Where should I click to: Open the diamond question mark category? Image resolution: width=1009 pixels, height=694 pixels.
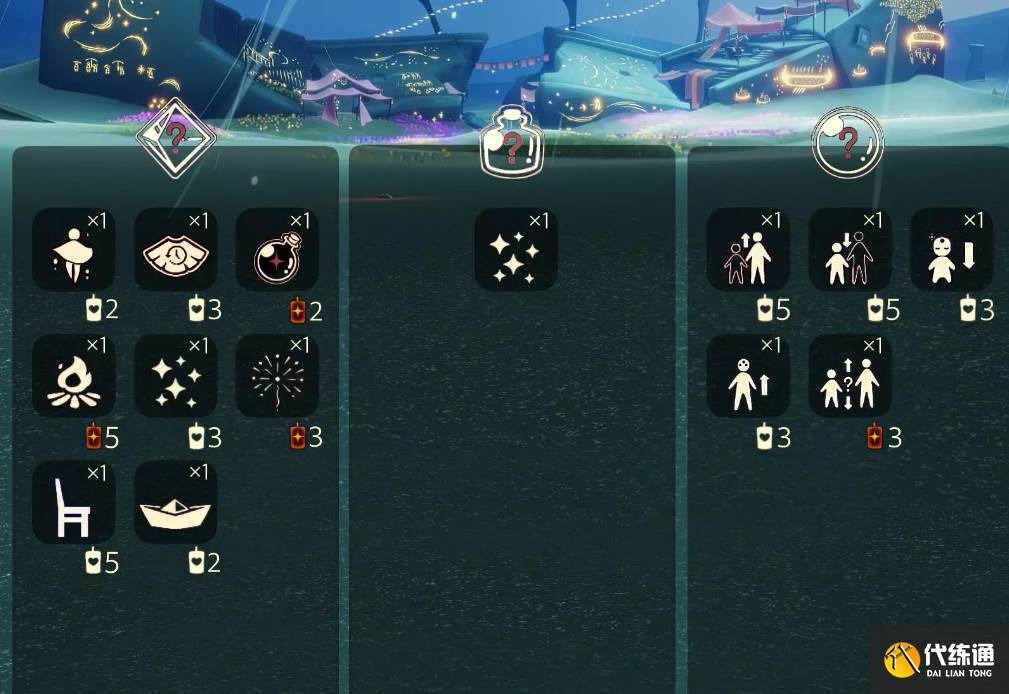click(176, 140)
